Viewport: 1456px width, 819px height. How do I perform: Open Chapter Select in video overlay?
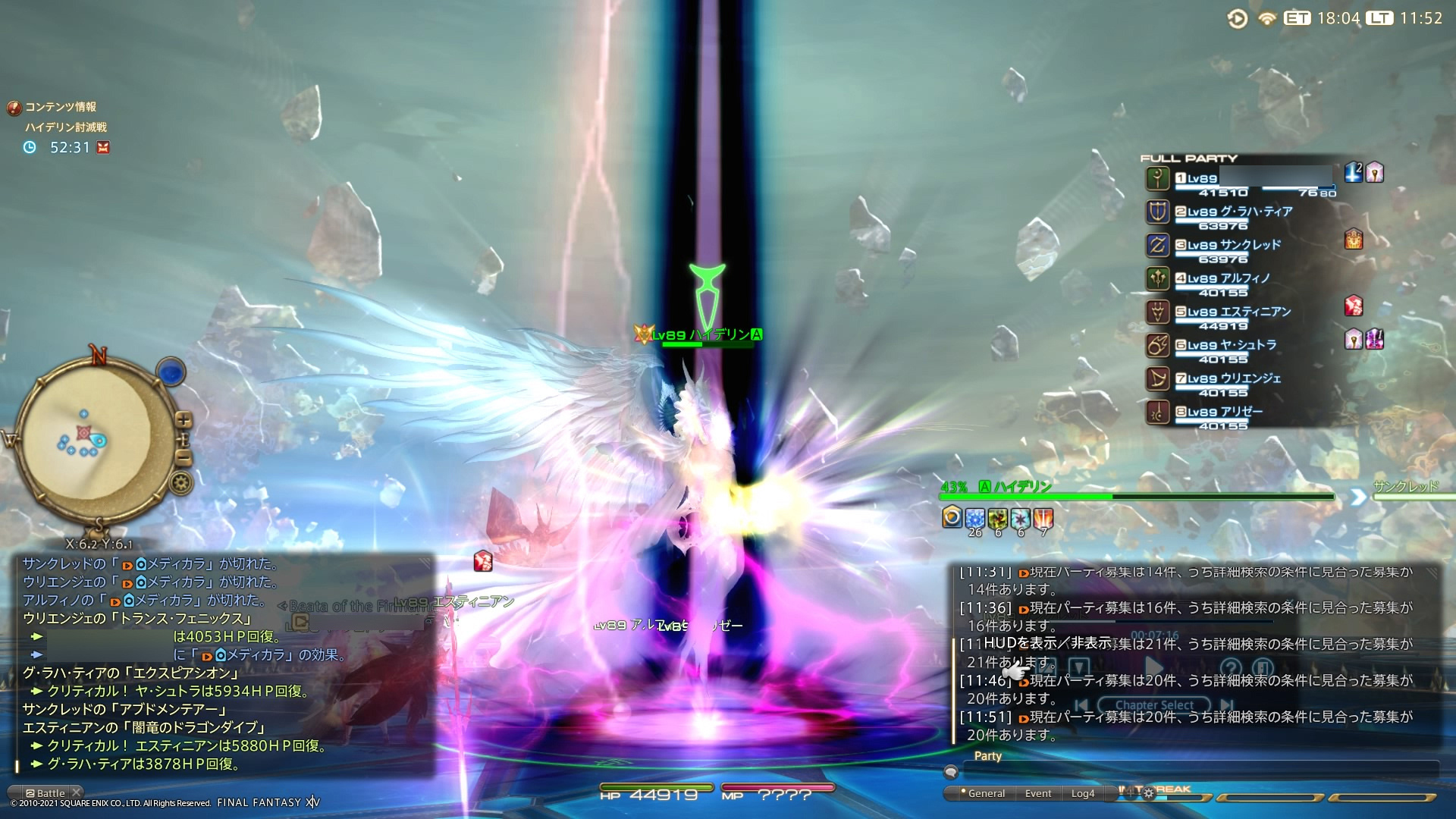1153,705
